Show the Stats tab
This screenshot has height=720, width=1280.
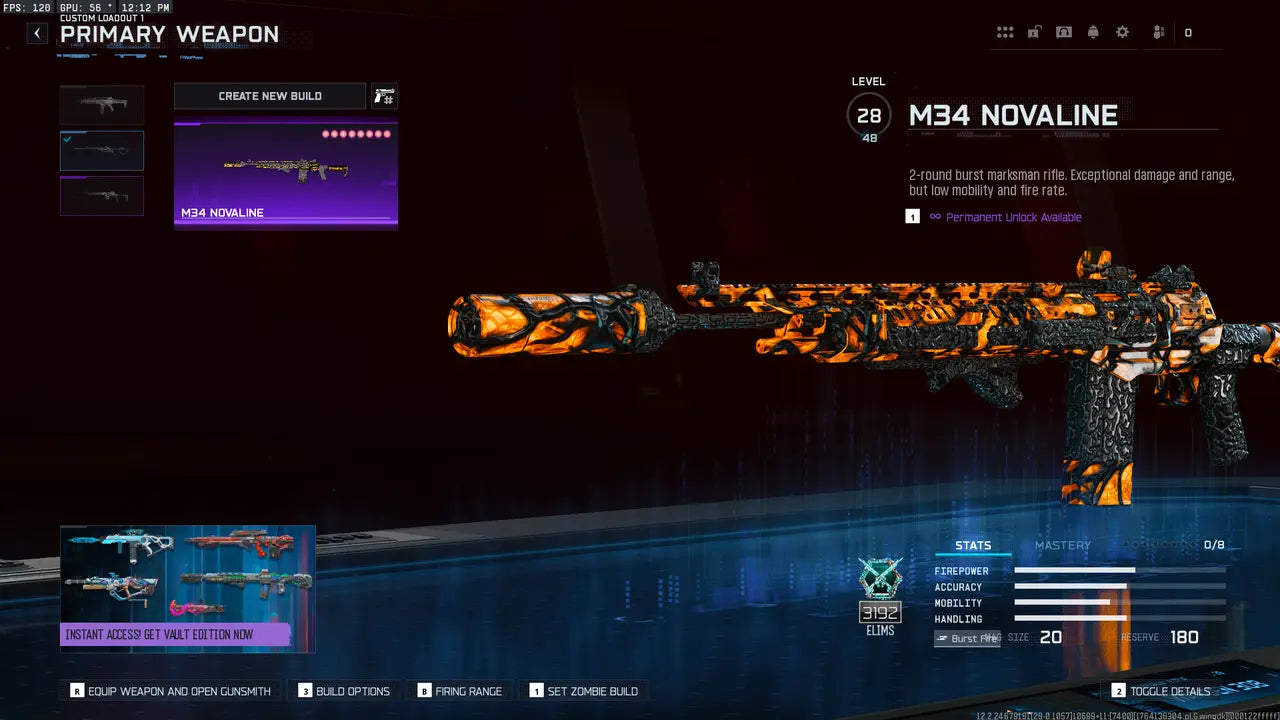(973, 545)
